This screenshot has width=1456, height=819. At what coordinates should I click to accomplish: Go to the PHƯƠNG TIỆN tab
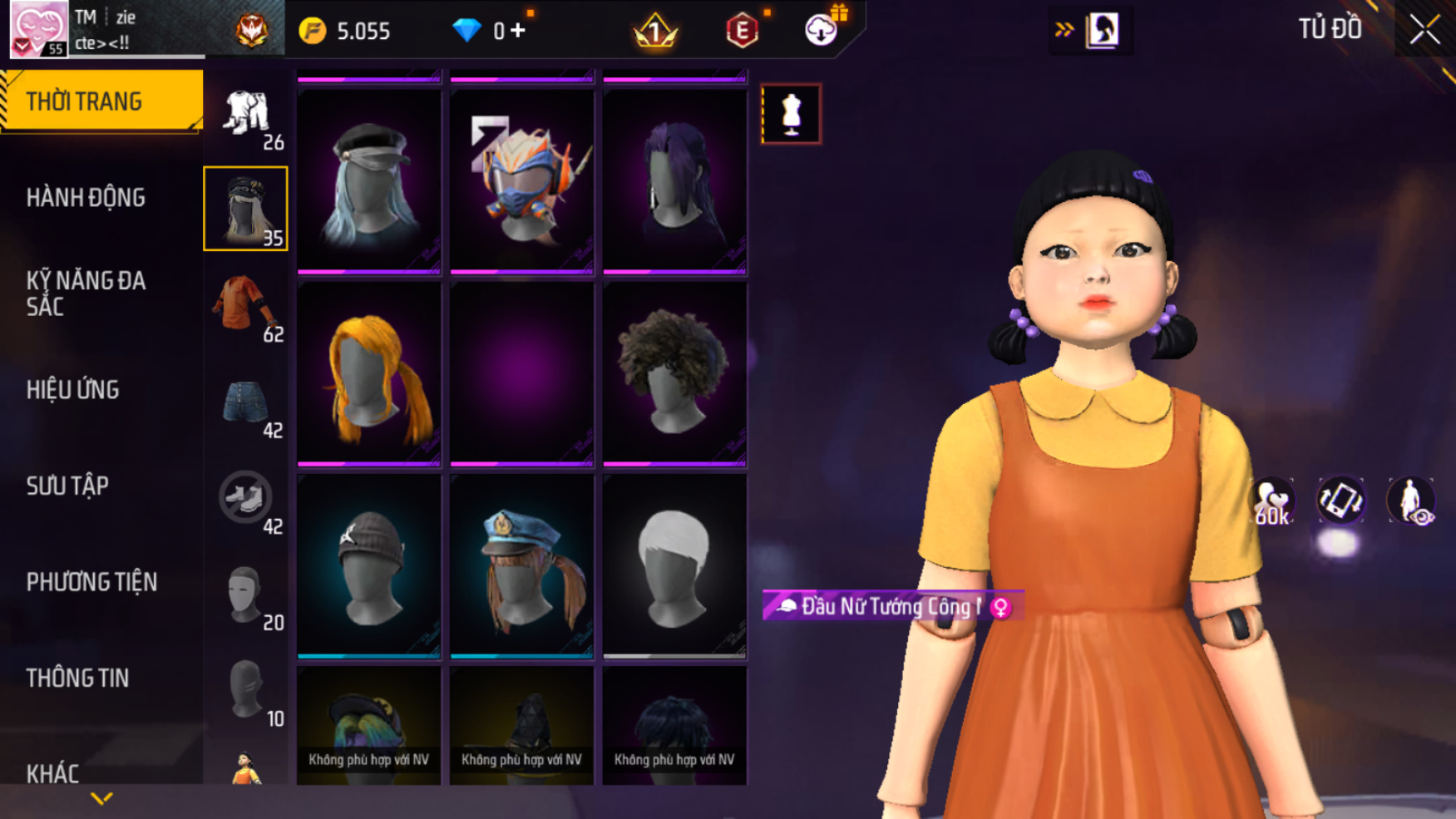click(x=91, y=582)
